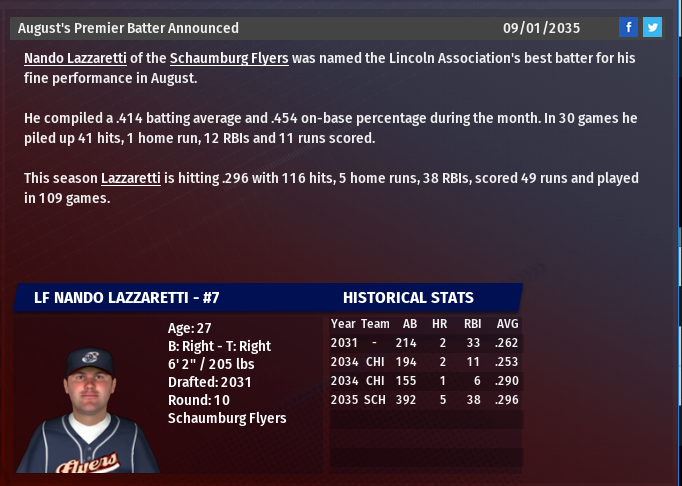Image resolution: width=682 pixels, height=486 pixels.
Task: Select the 2031 historical stats row
Action: [x=425, y=343]
